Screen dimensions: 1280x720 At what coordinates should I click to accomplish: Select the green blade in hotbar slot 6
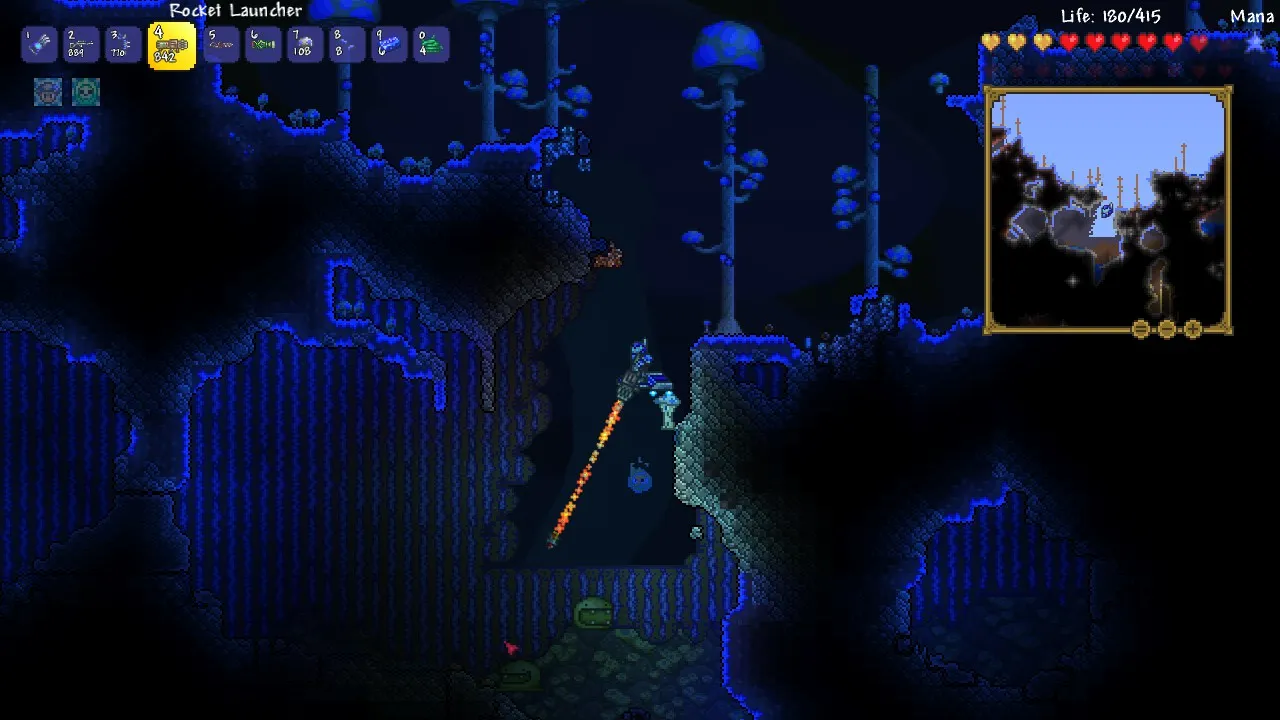(x=263, y=44)
